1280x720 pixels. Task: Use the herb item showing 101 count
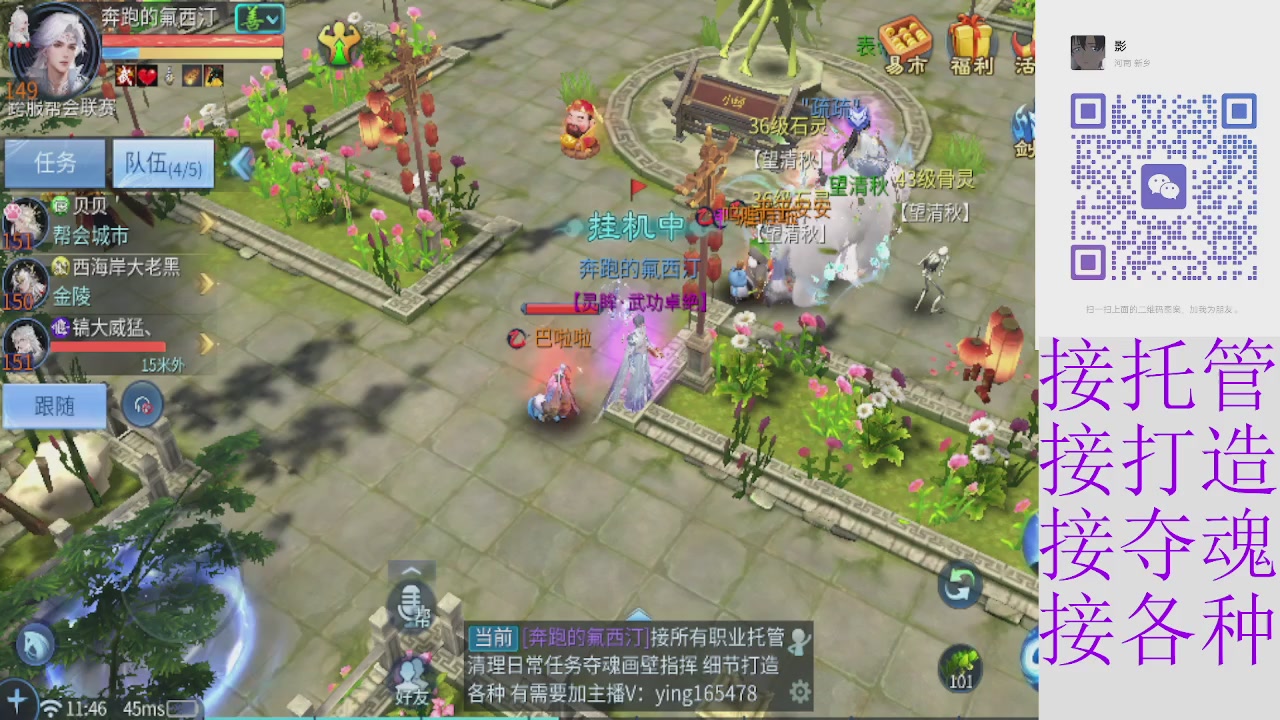[x=959, y=668]
